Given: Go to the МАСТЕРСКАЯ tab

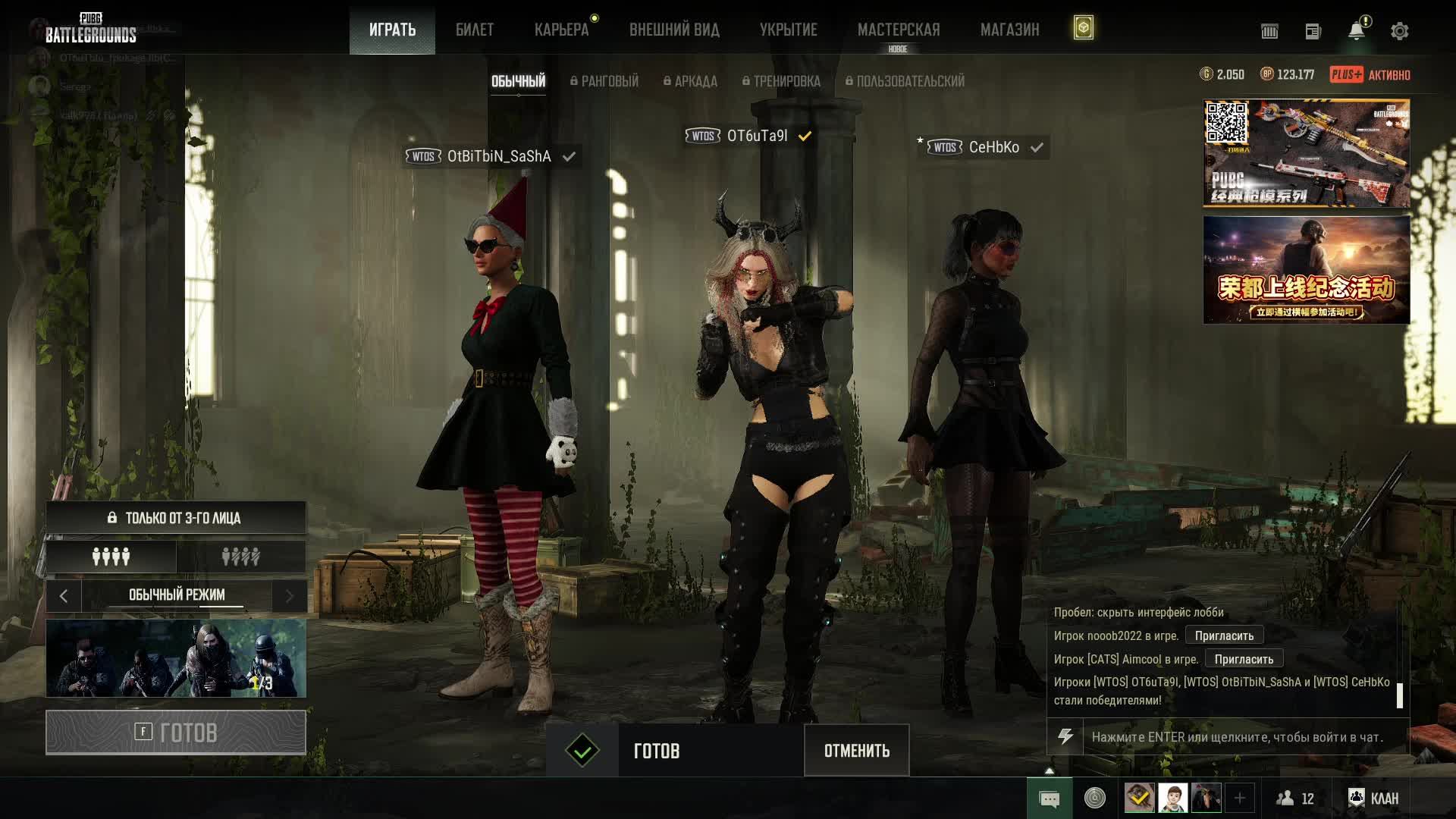Looking at the screenshot, I should pyautogui.click(x=898, y=30).
